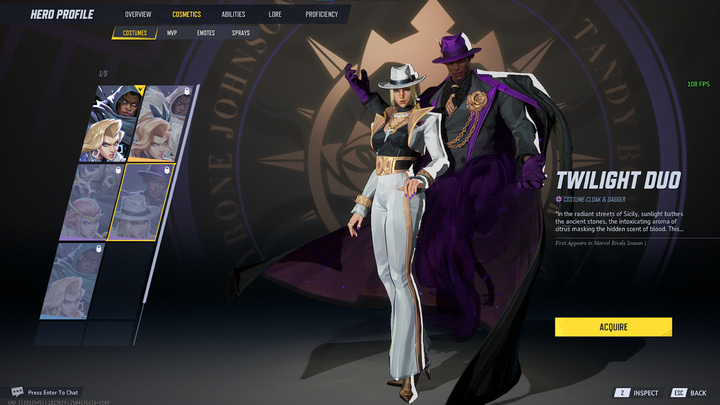The height and width of the screenshot is (405, 720).
Task: Choose the locked white-hooded costume thumbnail
Action: point(162,122)
